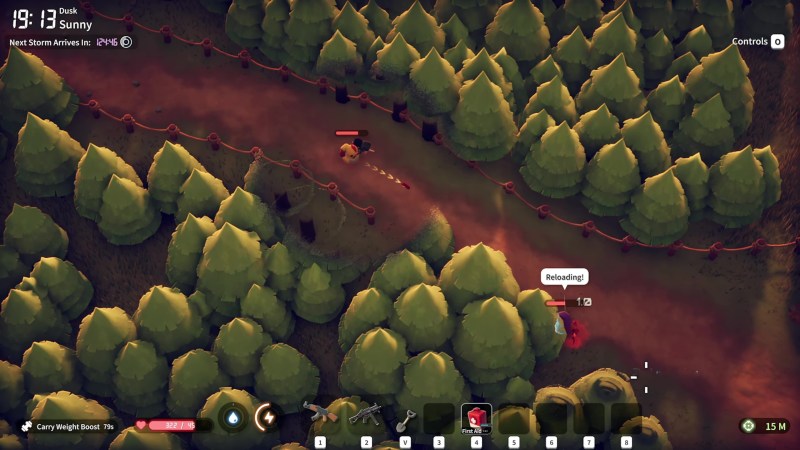This screenshot has height=450, width=800.
Task: Select the assault rifle in hotbar slot 1
Action: [320, 415]
